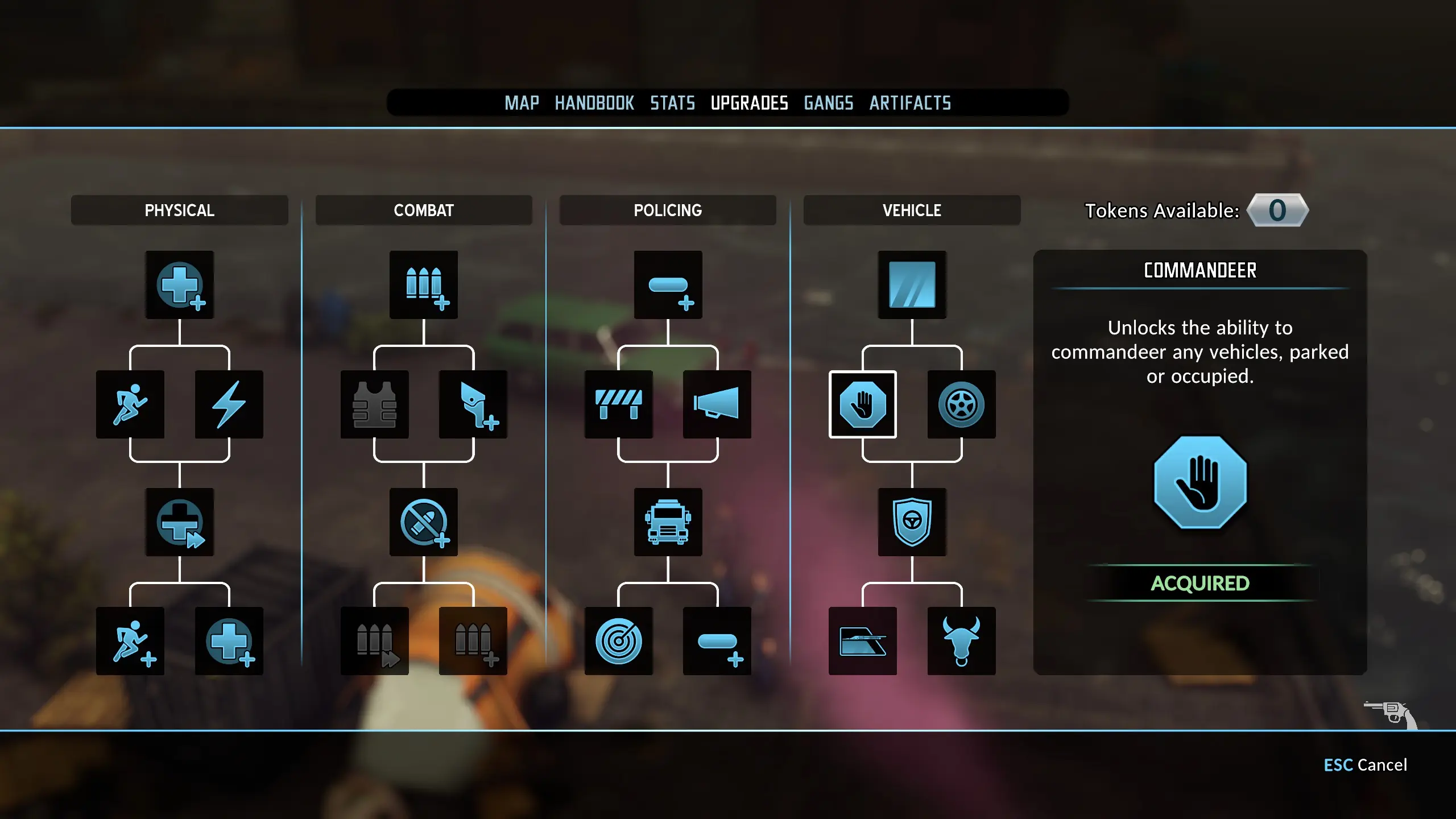Choose the crossed-out bullet combat upgrade

point(424,522)
